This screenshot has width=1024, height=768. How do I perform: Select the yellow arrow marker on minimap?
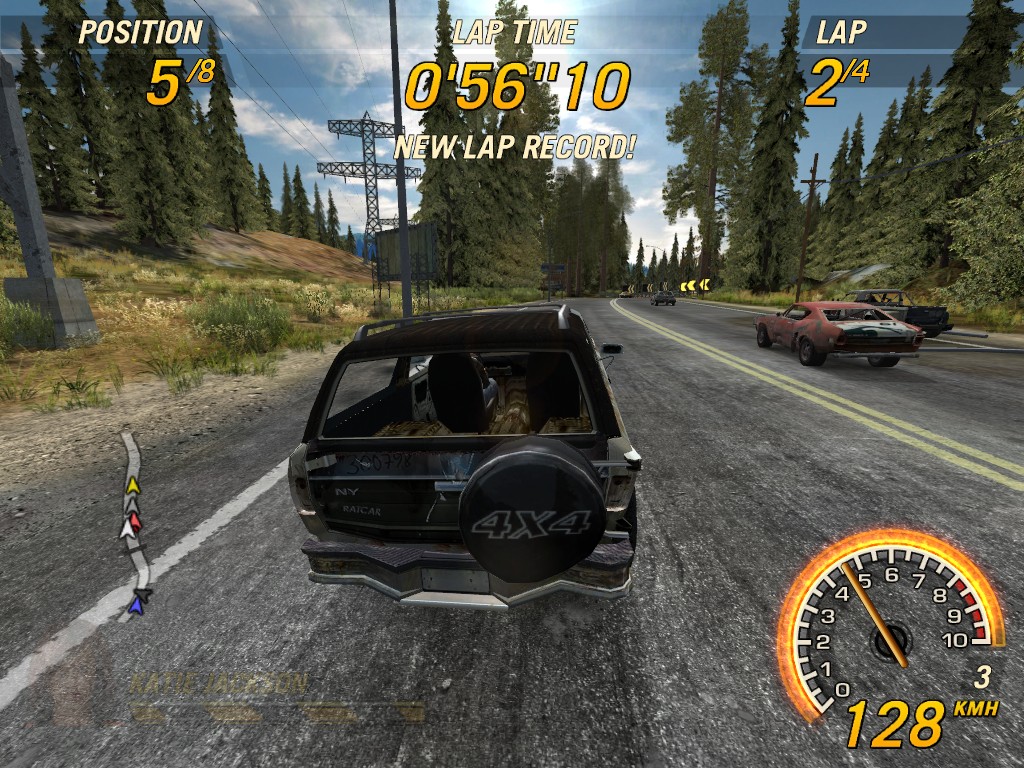[x=132, y=486]
